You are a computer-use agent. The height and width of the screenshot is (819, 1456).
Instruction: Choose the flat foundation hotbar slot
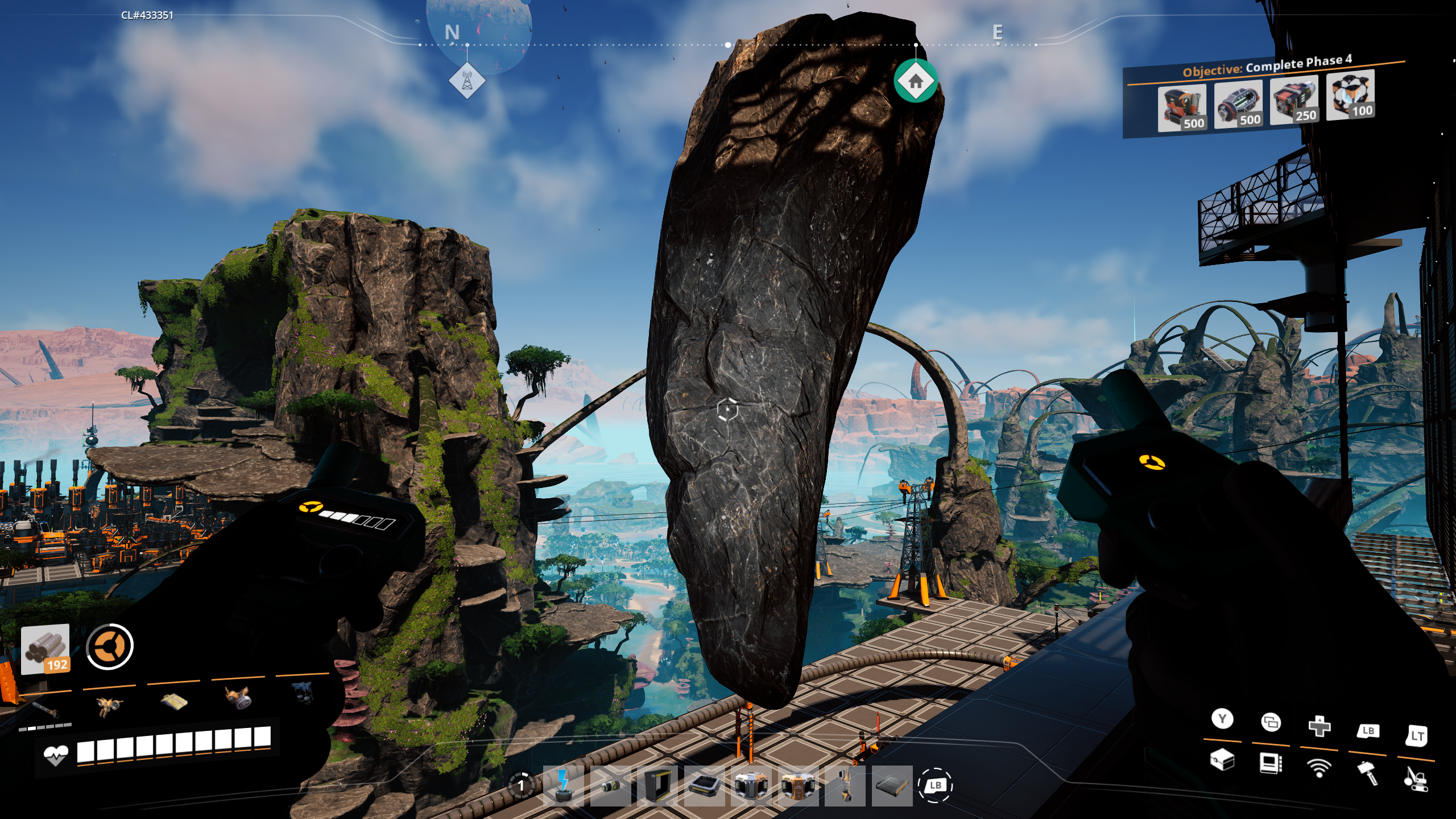tap(892, 785)
